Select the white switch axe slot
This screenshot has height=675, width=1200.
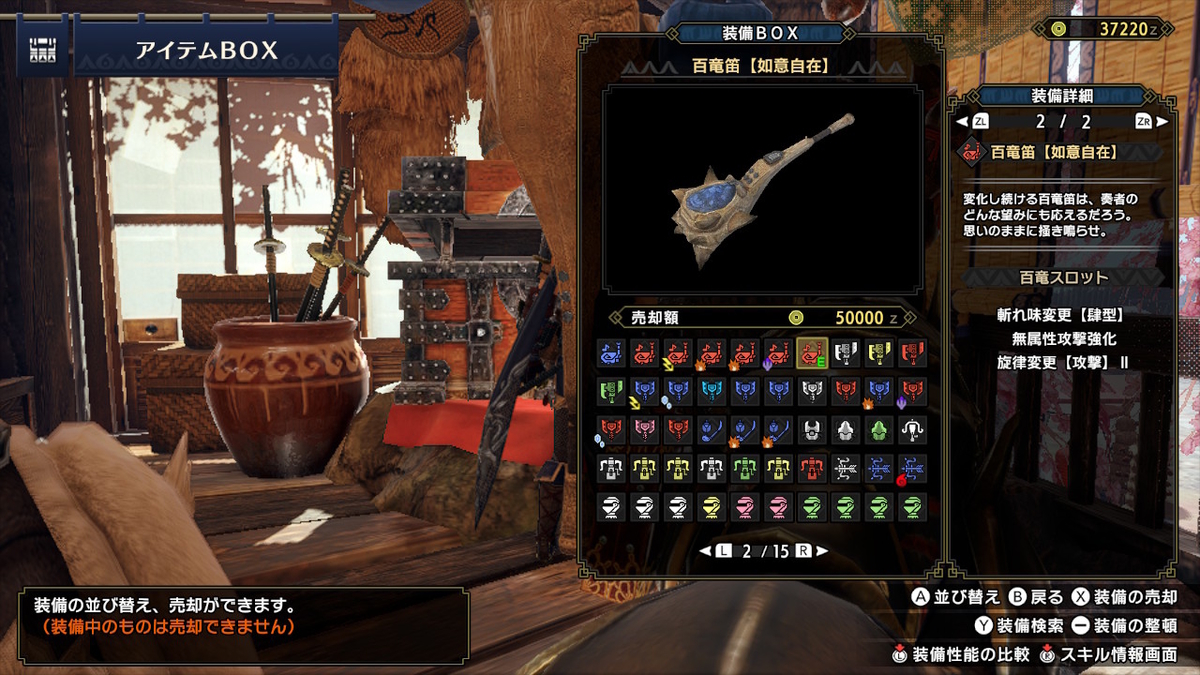pos(844,353)
